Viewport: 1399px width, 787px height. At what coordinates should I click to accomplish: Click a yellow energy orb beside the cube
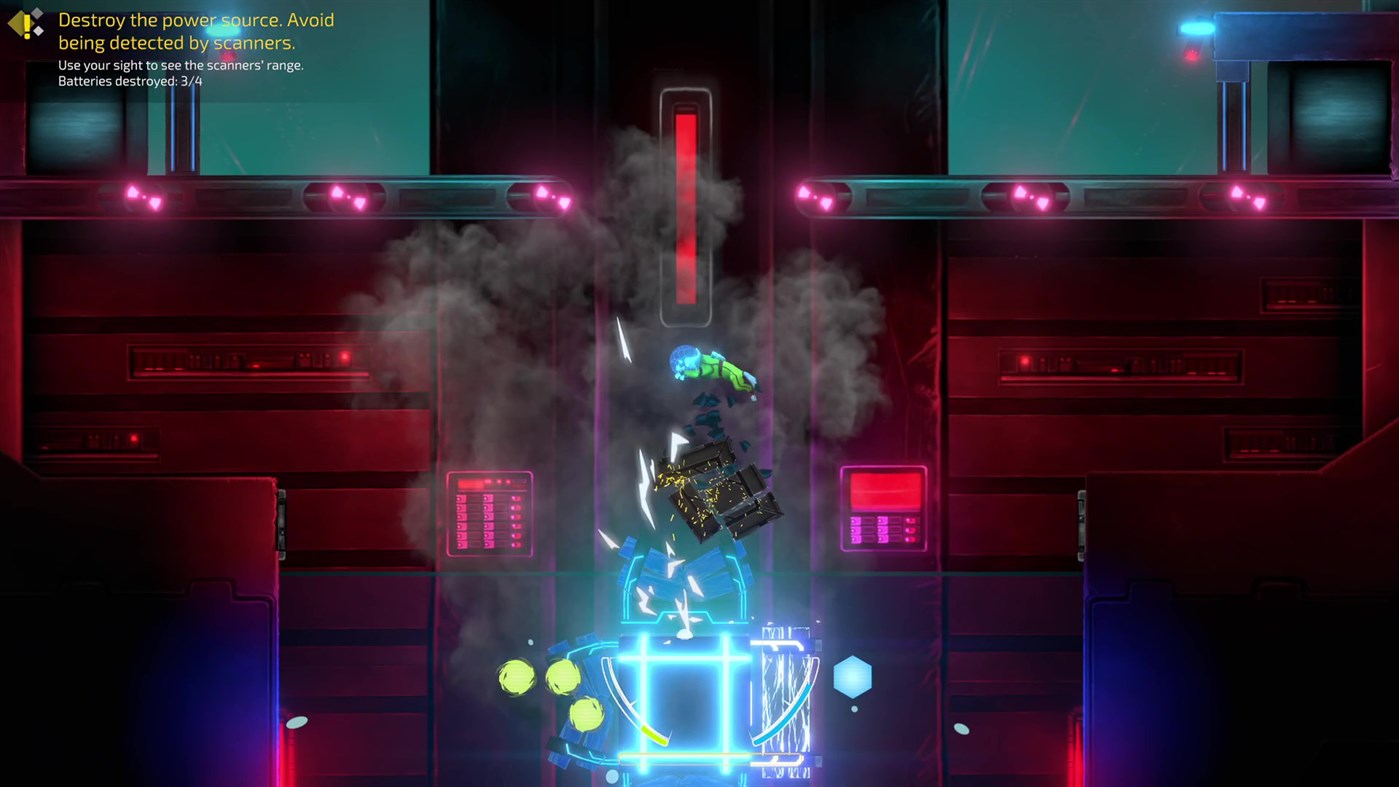pyautogui.click(x=516, y=678)
